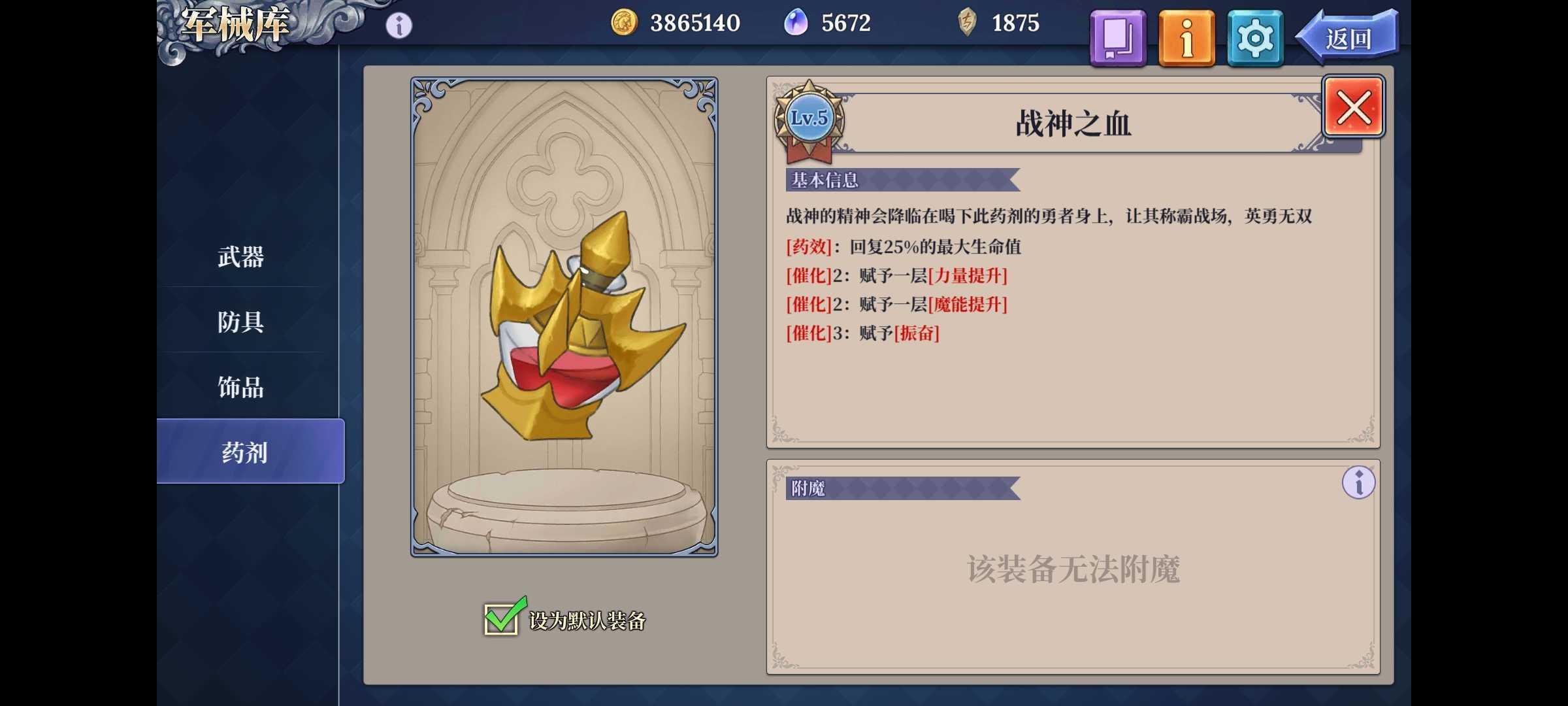Switch to the 武器 category

tap(240, 258)
